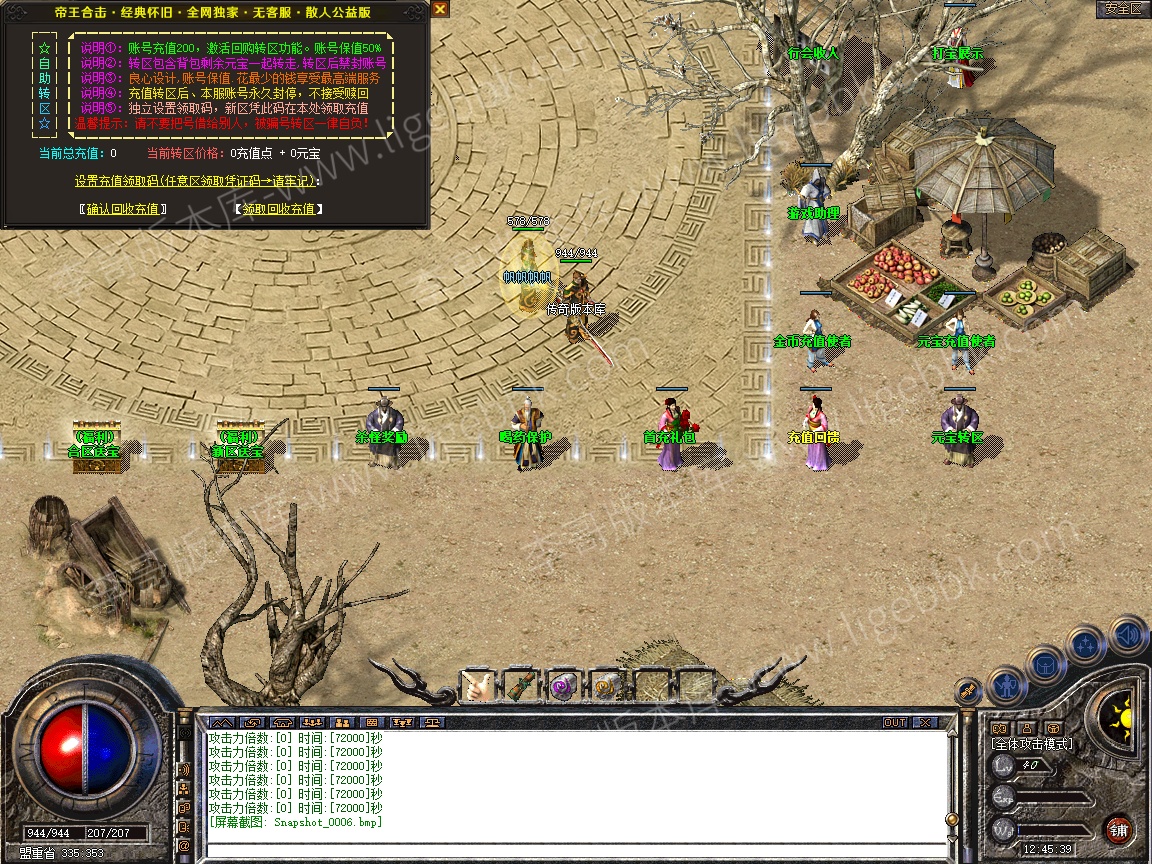Select the purple spiral stone hotbar slot

[564, 686]
